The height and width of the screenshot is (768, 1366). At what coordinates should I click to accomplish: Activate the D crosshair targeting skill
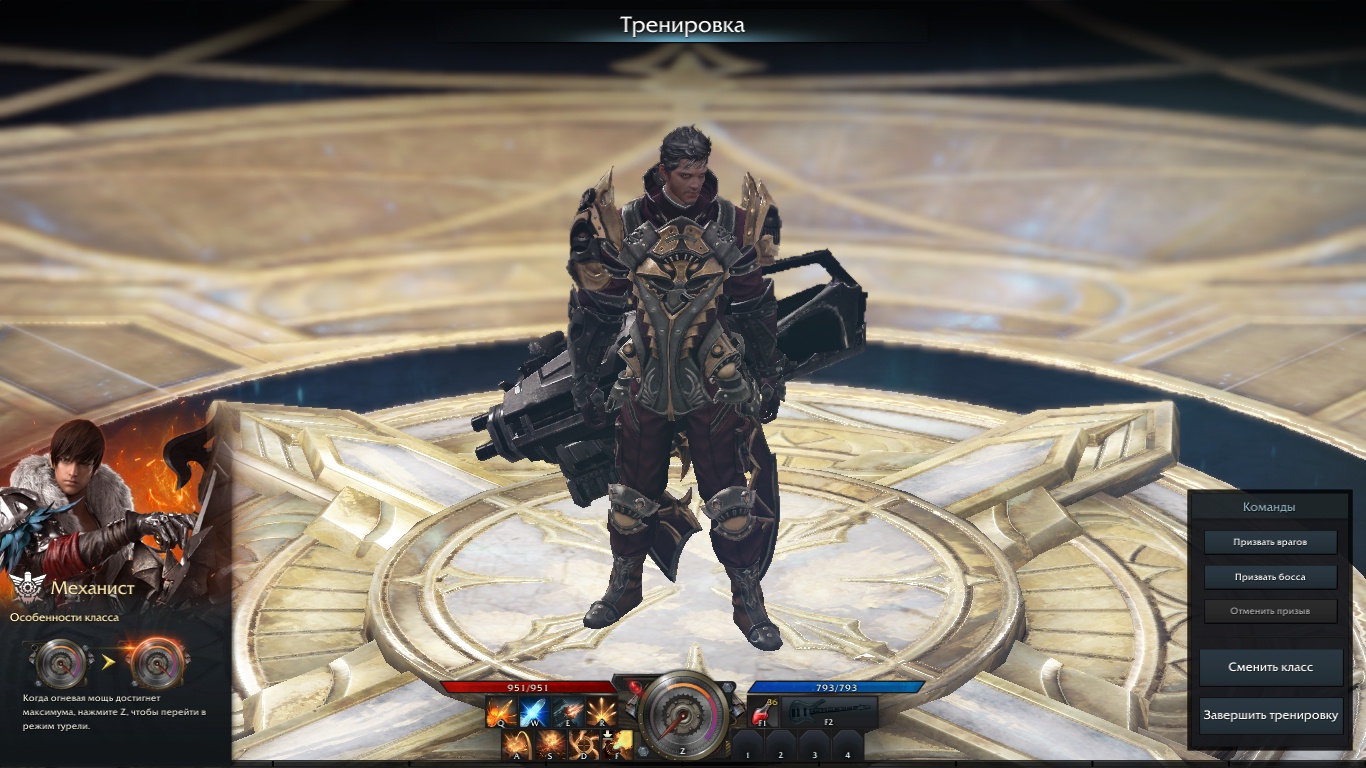pos(584,745)
